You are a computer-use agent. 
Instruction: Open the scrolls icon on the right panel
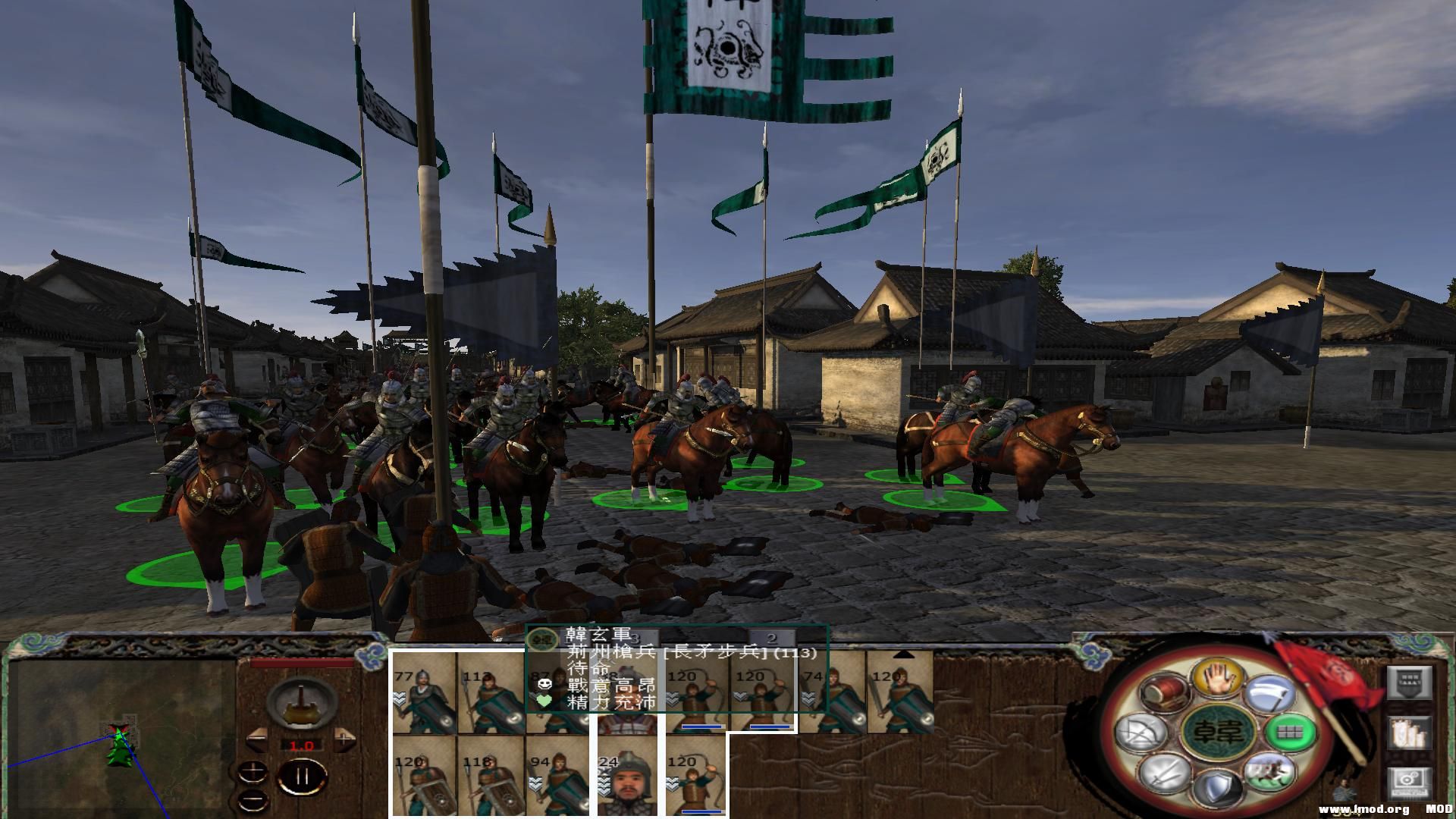coord(1410,734)
